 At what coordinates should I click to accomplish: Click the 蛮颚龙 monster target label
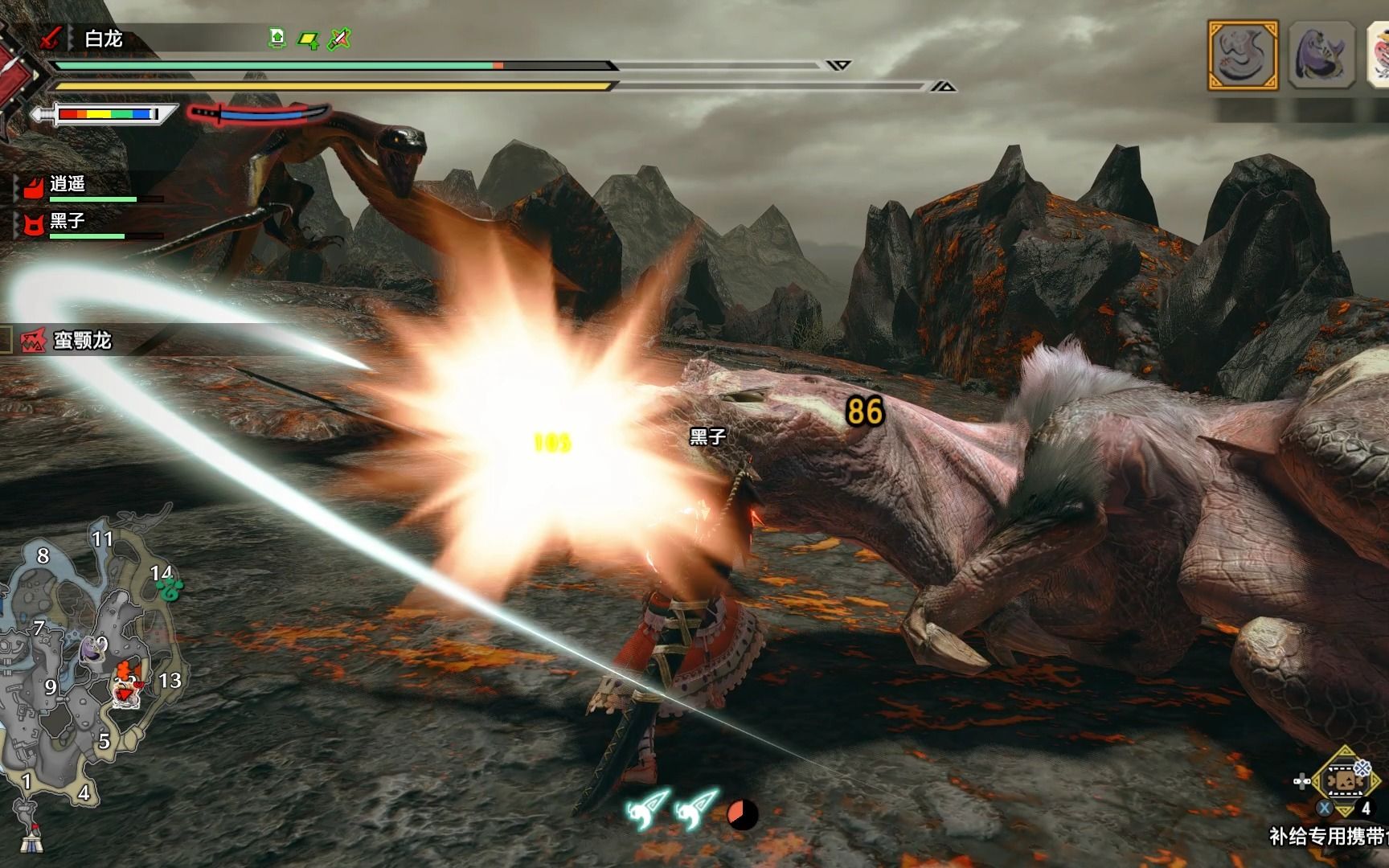(x=81, y=341)
